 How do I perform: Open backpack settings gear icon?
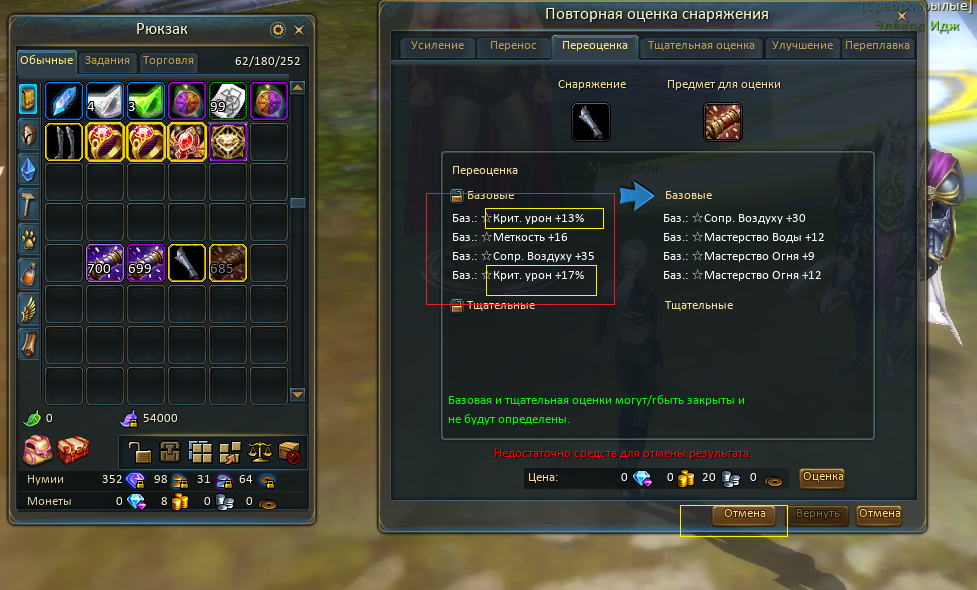pyautogui.click(x=278, y=30)
